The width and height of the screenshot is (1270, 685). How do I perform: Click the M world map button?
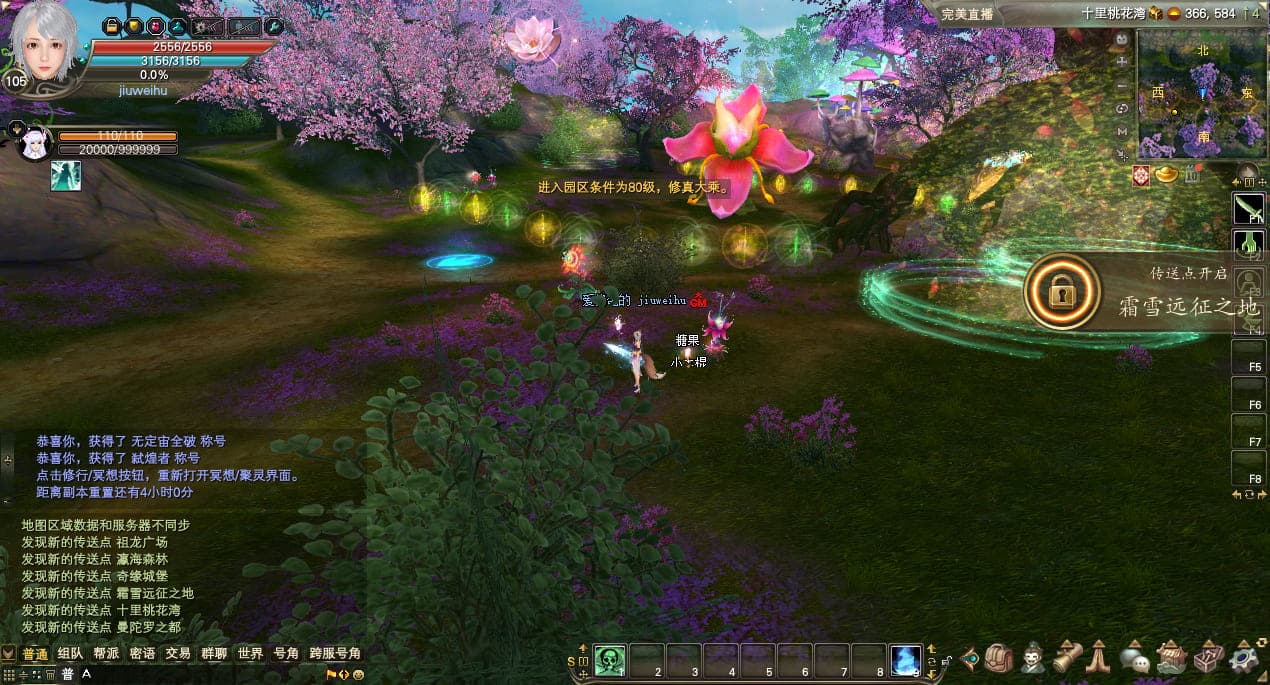(x=1122, y=131)
